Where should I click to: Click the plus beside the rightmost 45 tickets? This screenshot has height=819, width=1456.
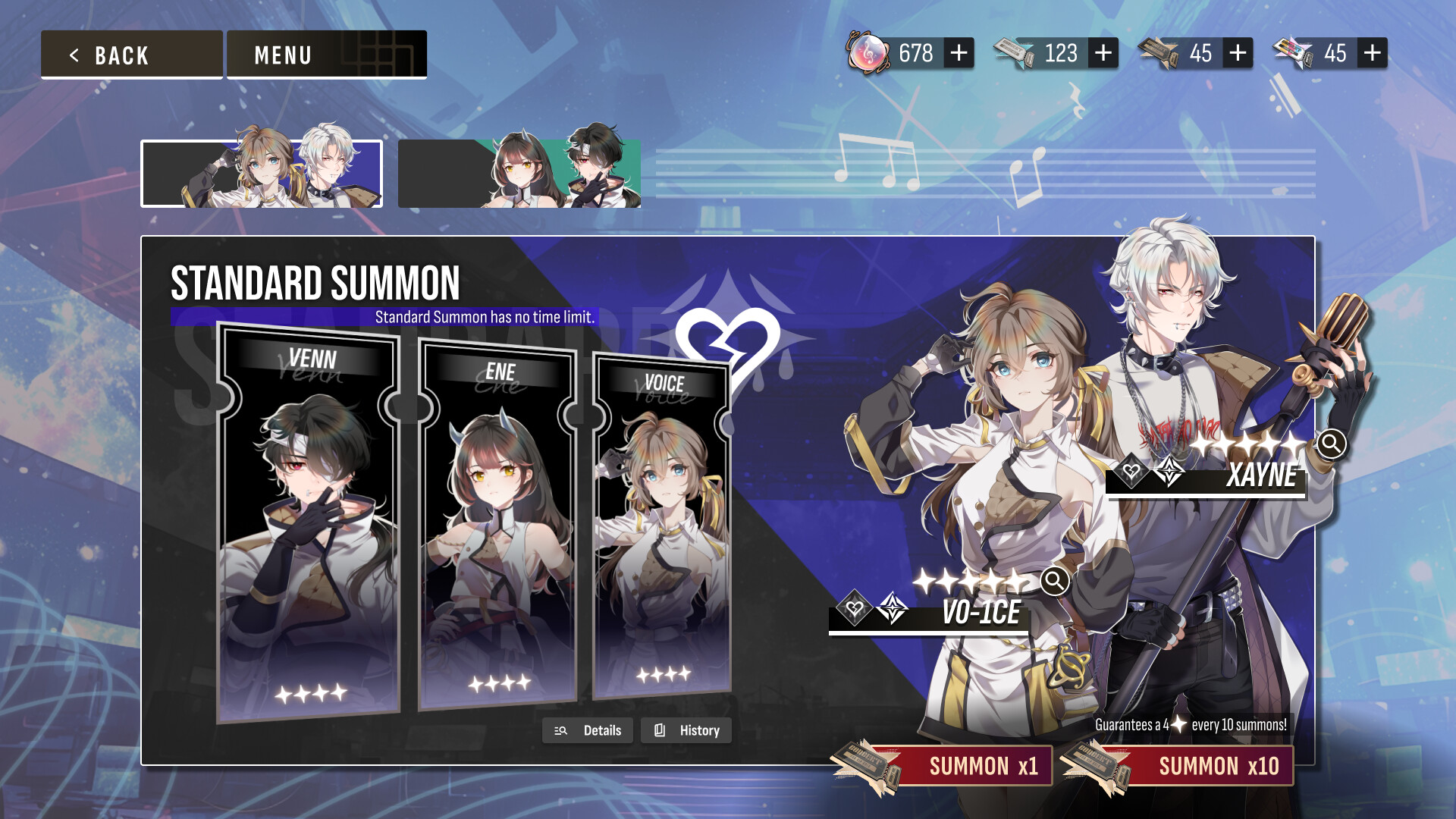(x=1370, y=53)
